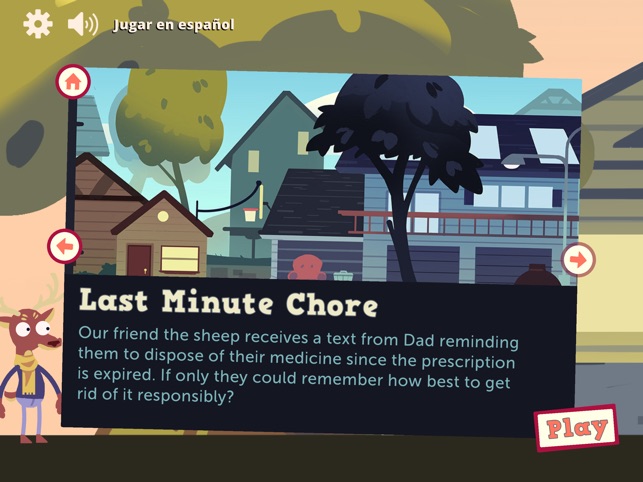The height and width of the screenshot is (482, 643).
Task: Go to the previous story with left arrow
Action: (x=64, y=245)
